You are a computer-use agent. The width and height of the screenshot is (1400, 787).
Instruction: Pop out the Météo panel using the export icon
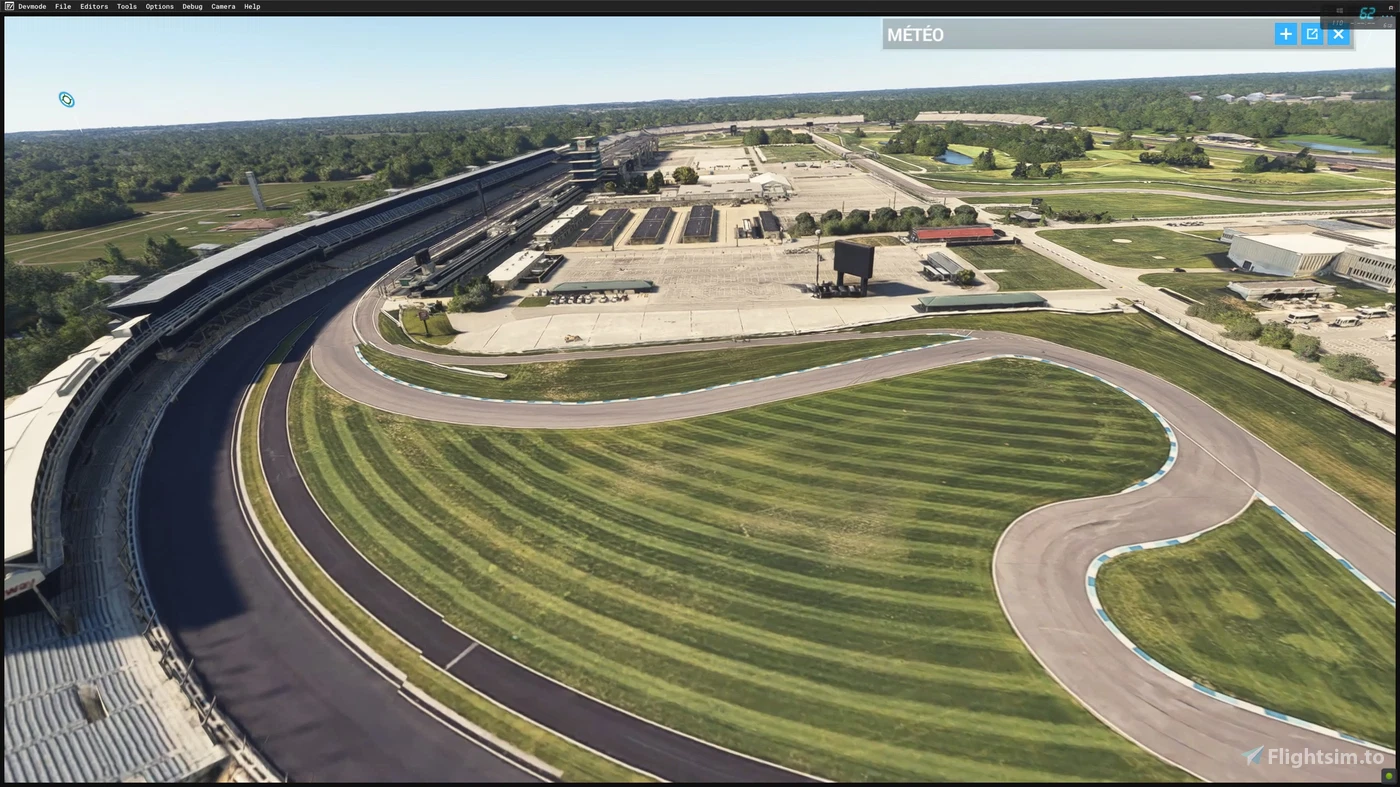point(1311,33)
